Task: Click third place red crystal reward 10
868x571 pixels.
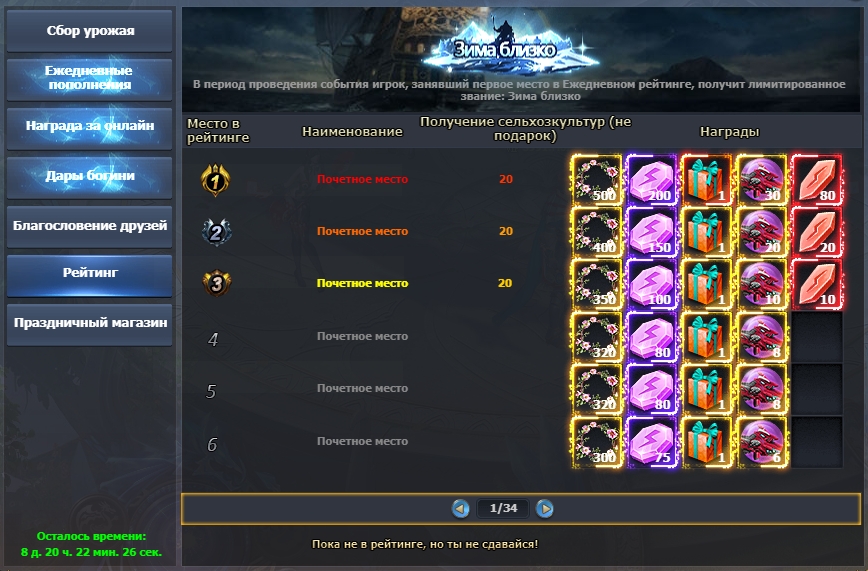Action: click(816, 284)
